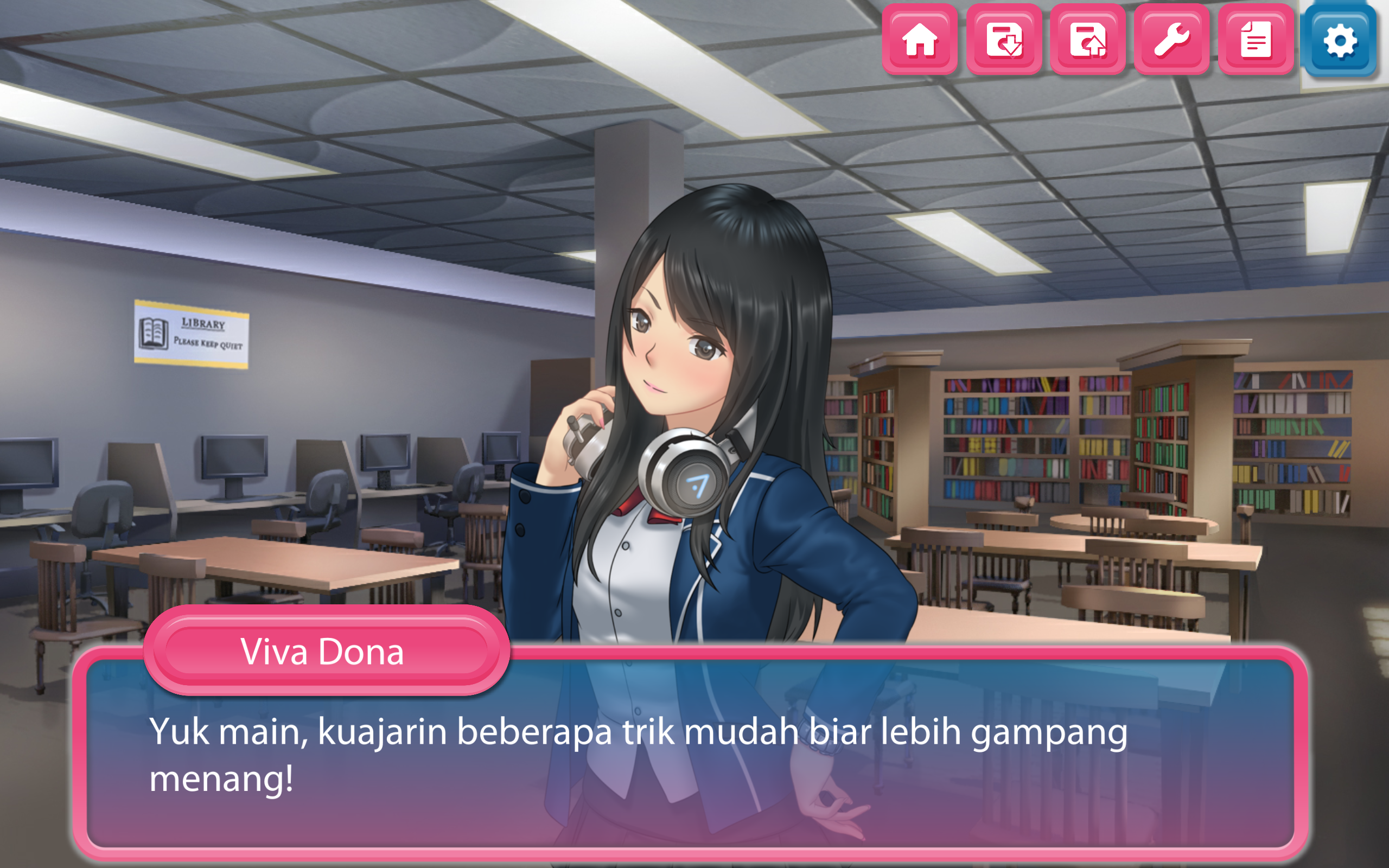Open the load game icon button
This screenshot has height=868, width=1389.
1088,40
